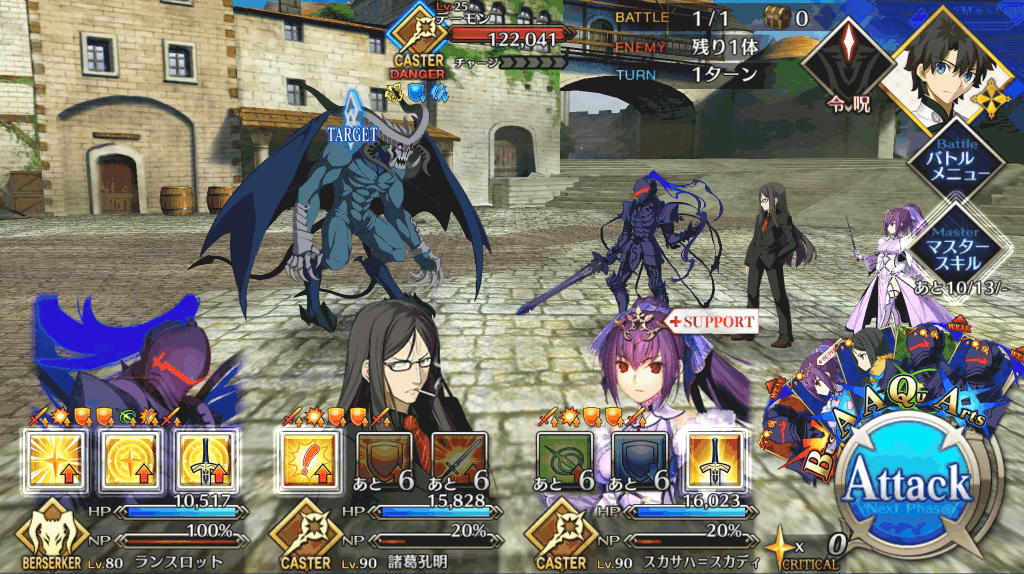The image size is (1024, 574).
Task: Select Skadi's green Quick skill on cooldown
Action: pos(565,460)
